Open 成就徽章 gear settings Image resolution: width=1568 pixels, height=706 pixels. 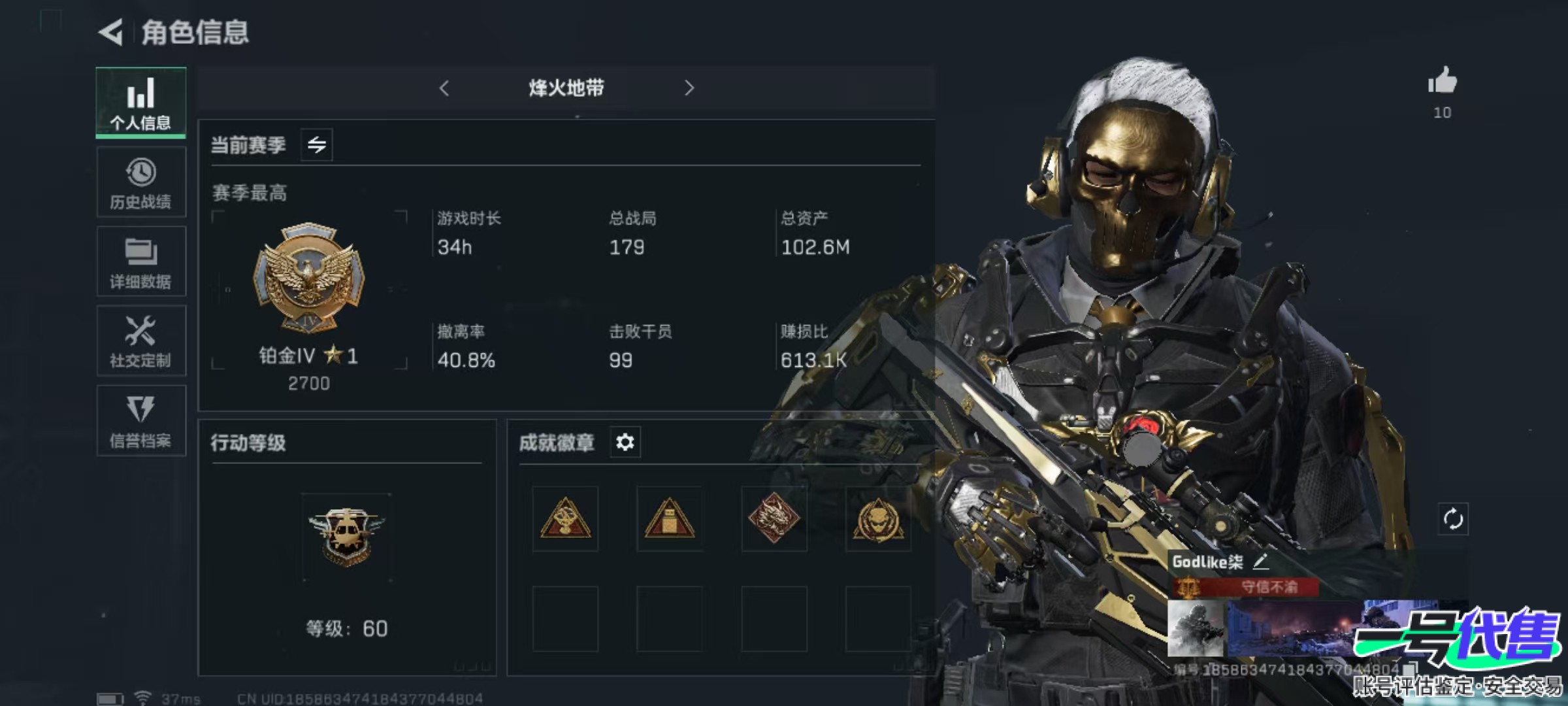click(x=625, y=443)
